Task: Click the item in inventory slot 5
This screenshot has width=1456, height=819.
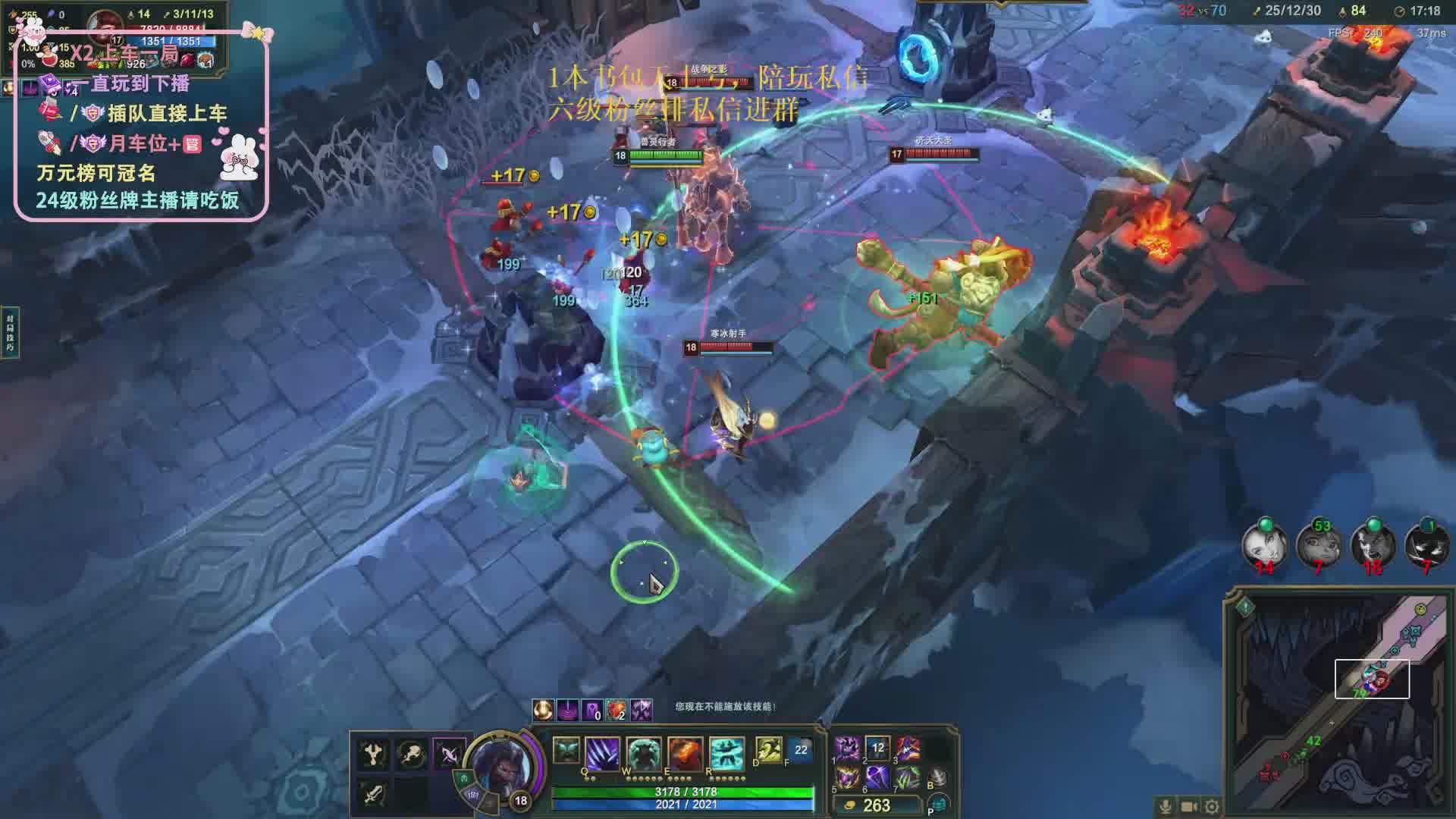Action: (847, 777)
